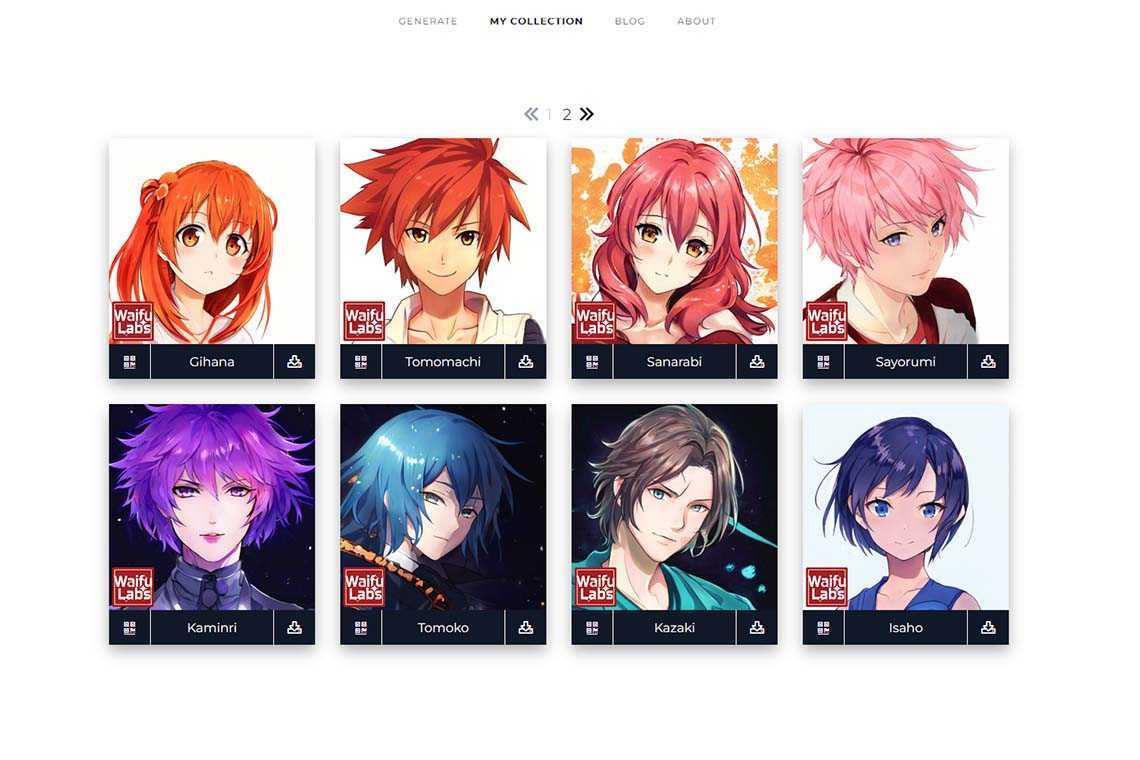Click the next-page double arrow
The width and height of the screenshot is (1140, 760).
coord(587,114)
